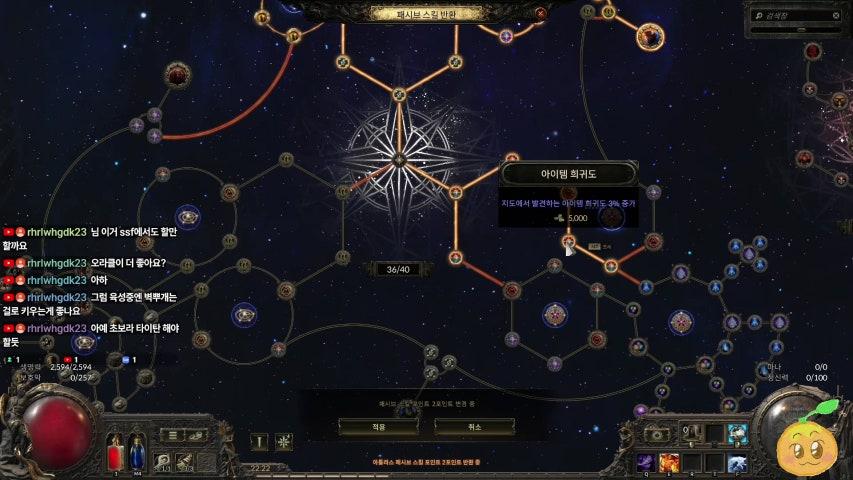The image size is (853, 480).
Task: Activate the fire skill icon
Action: point(669,462)
